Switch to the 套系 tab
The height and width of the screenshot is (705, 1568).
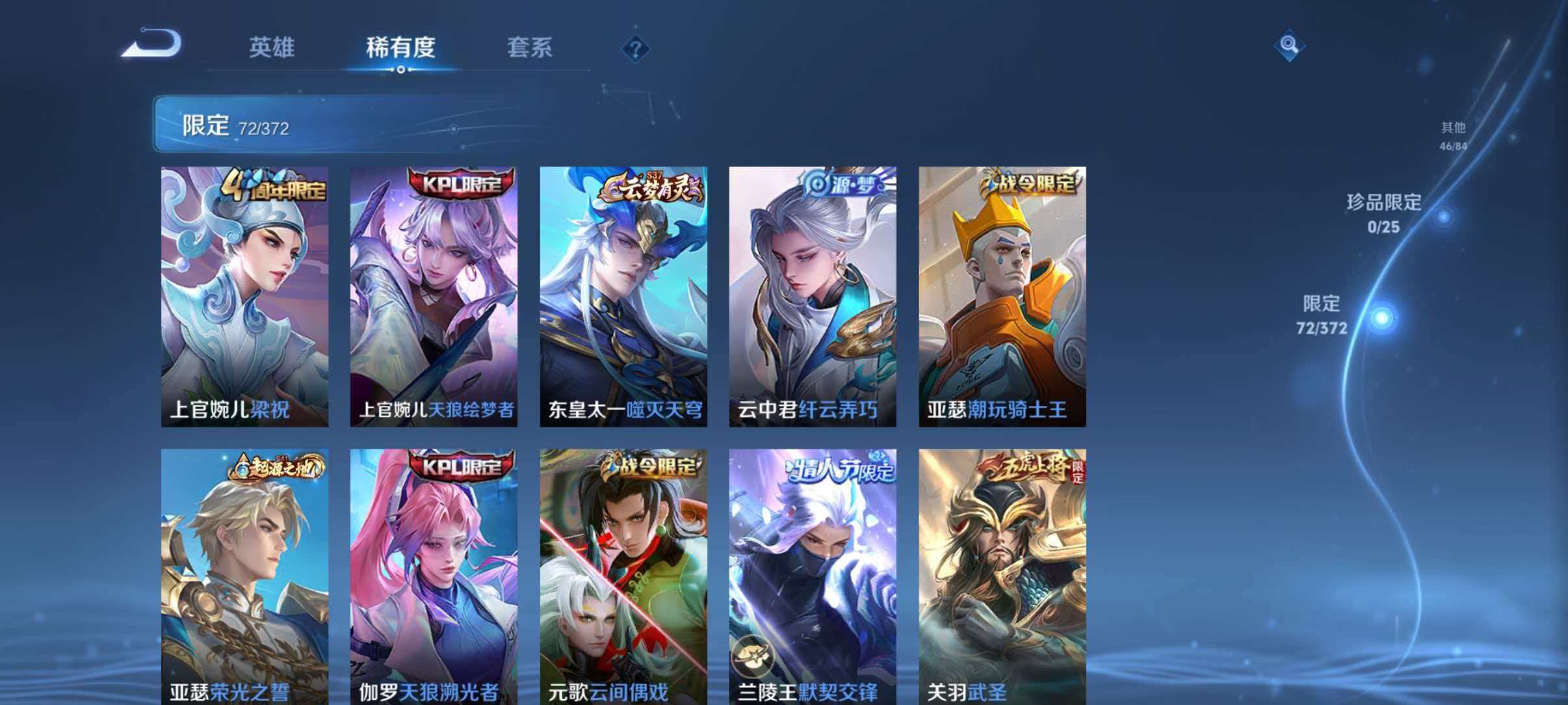click(x=530, y=47)
